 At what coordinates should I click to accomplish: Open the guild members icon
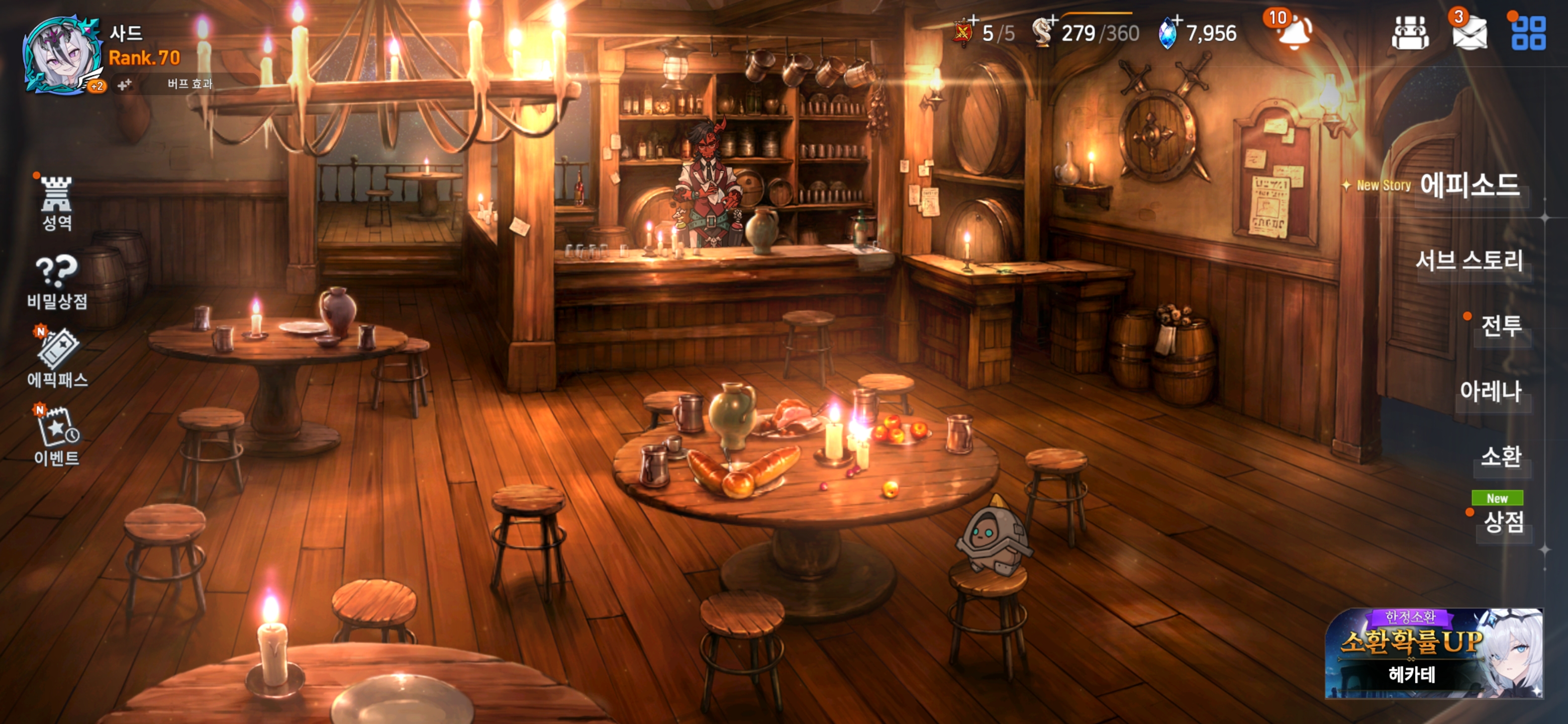click(x=1410, y=33)
